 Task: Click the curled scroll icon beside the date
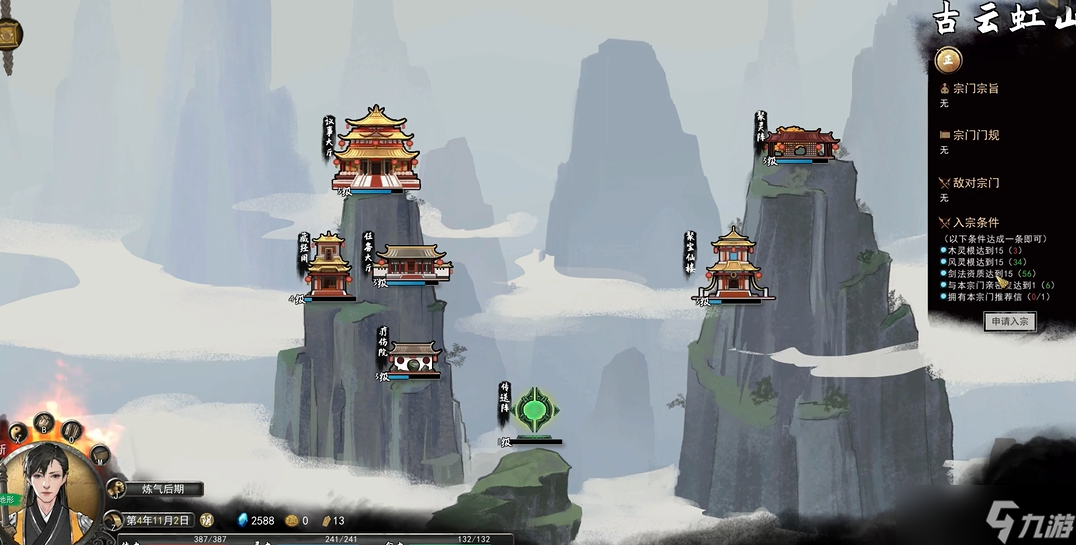point(112,520)
